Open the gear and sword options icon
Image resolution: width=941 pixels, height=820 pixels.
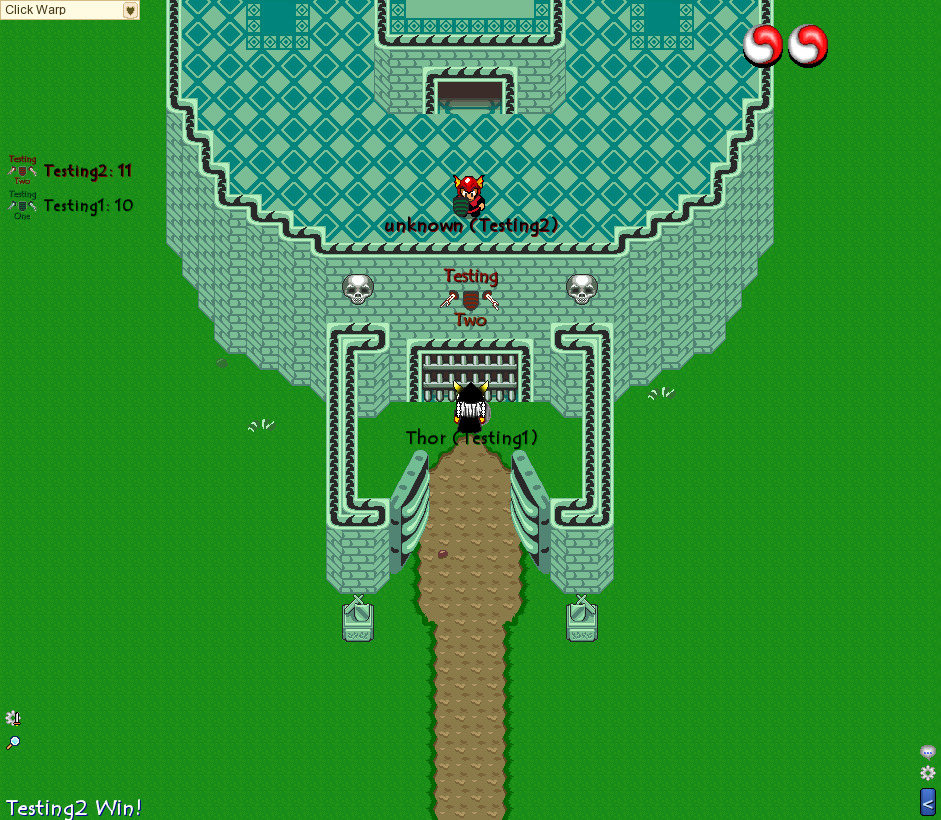coord(13,718)
